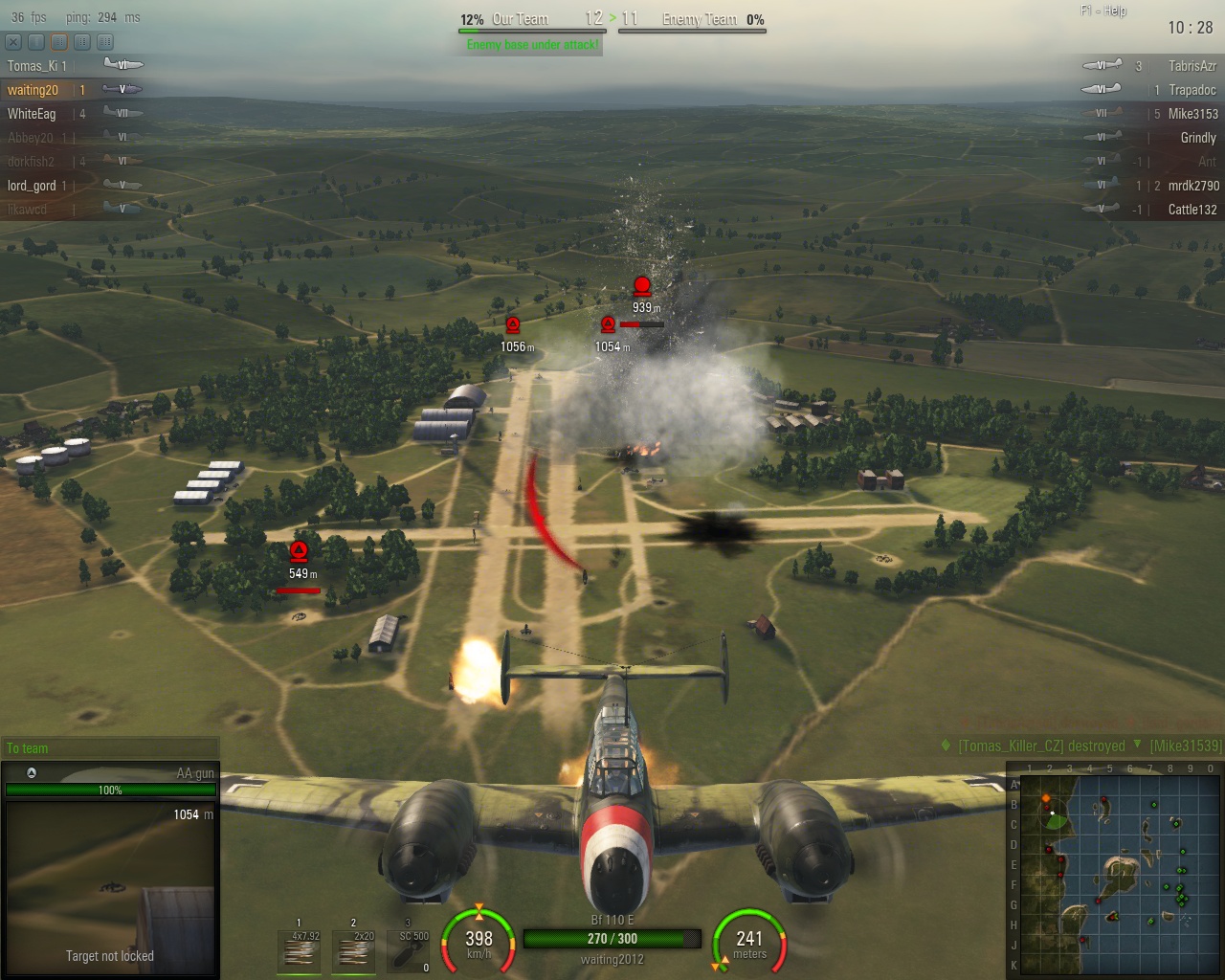The width and height of the screenshot is (1225, 980).
Task: Close the team list panel with the X button
Action: pos(13,42)
